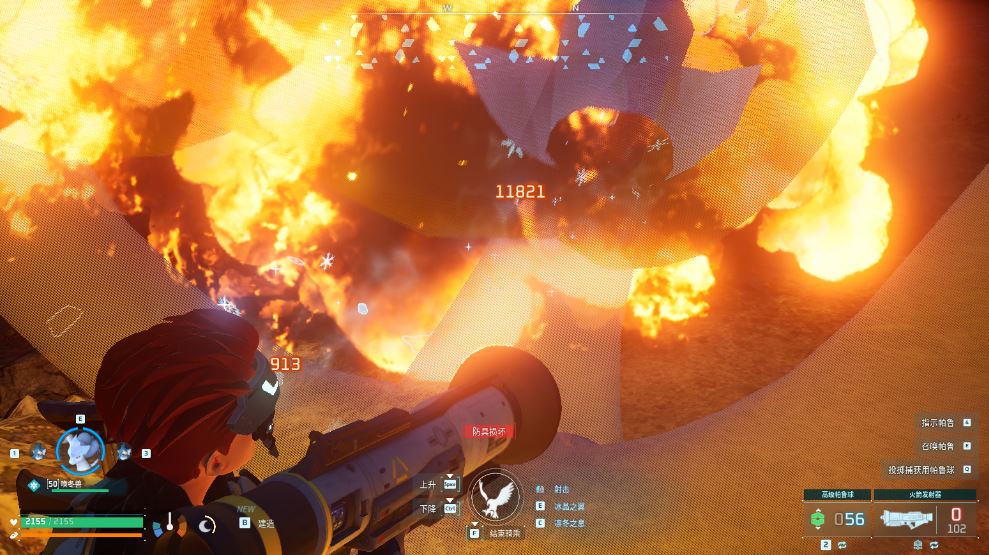989x555 pixels.
Task: Select the green Pal Sphere slot
Action: pos(818,519)
